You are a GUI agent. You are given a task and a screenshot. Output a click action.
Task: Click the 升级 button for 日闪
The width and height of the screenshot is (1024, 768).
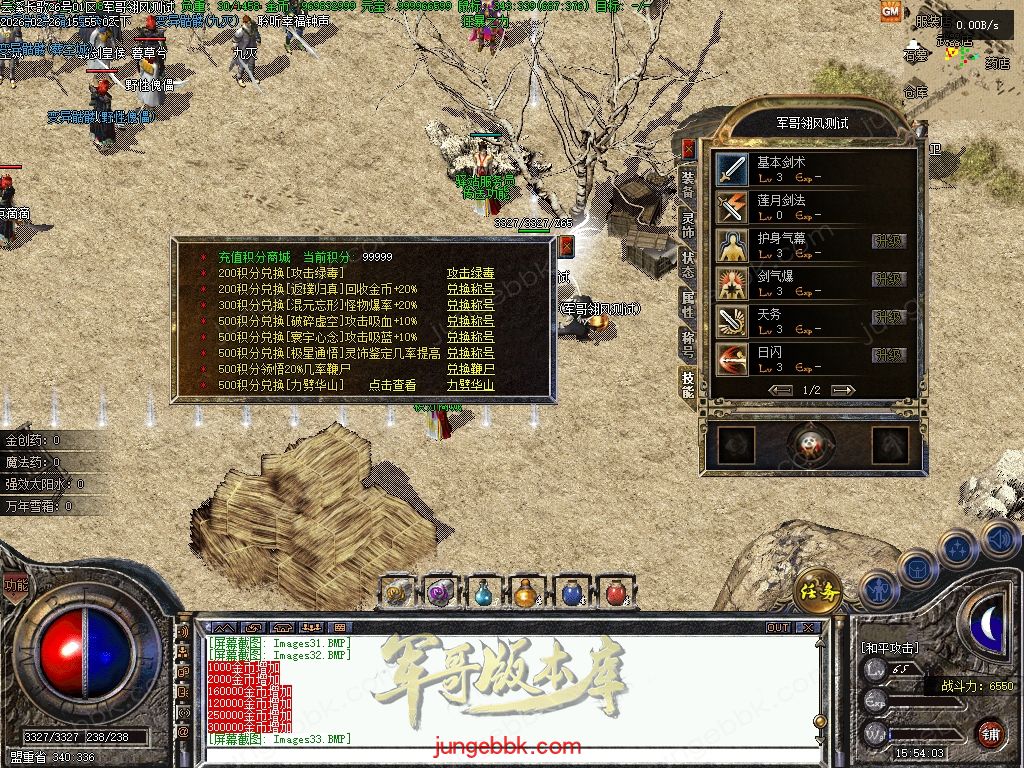coord(888,355)
